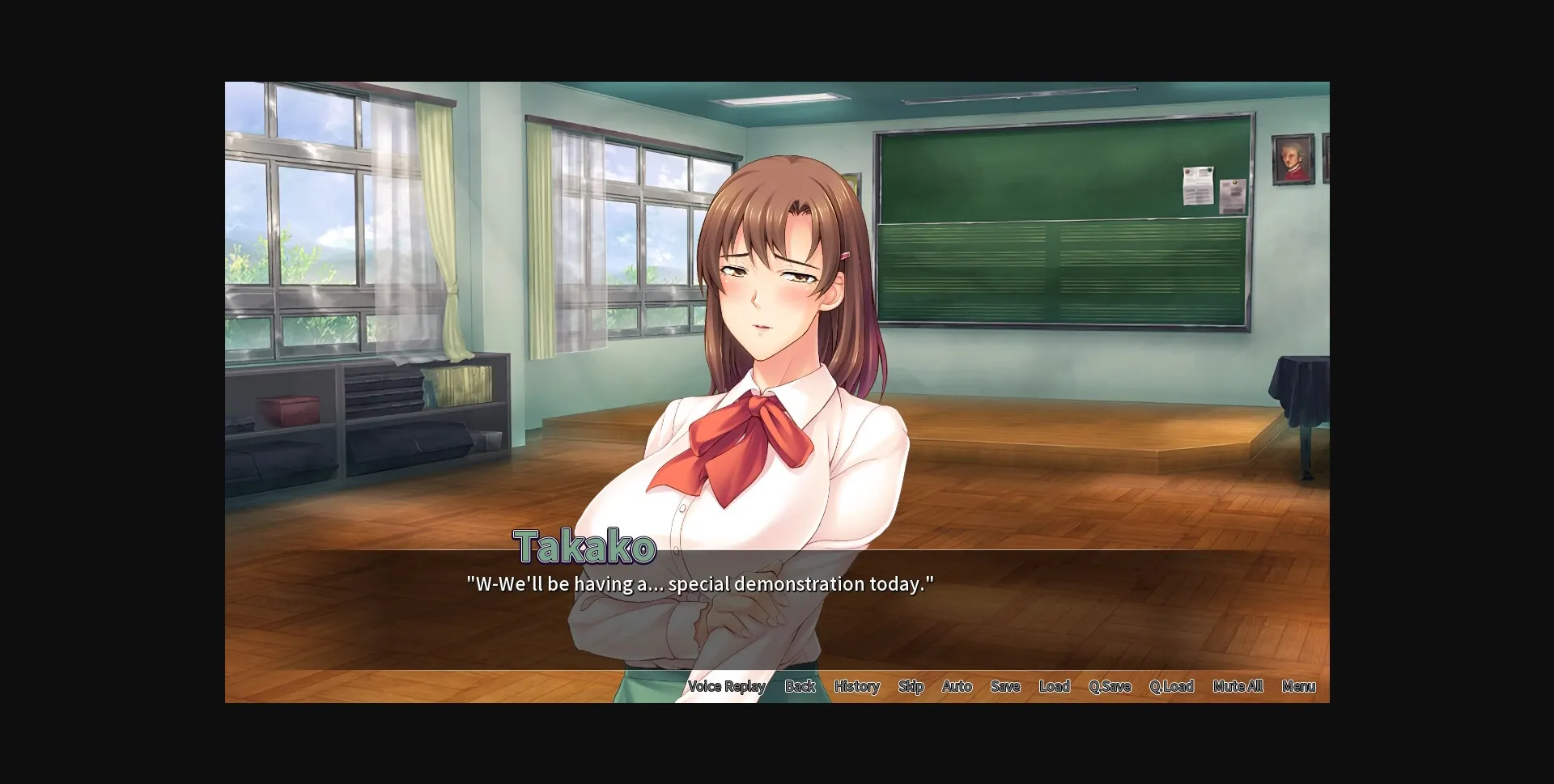The width and height of the screenshot is (1554, 784).
Task: Click Back to return to previous dialogue
Action: (x=800, y=686)
